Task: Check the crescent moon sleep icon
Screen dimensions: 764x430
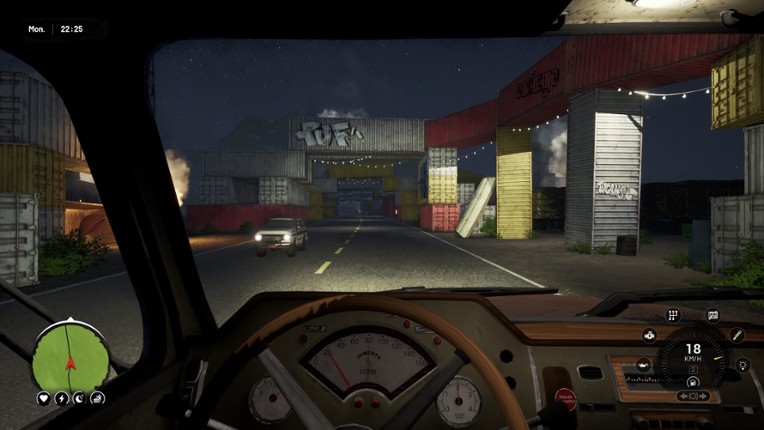Action: click(79, 398)
